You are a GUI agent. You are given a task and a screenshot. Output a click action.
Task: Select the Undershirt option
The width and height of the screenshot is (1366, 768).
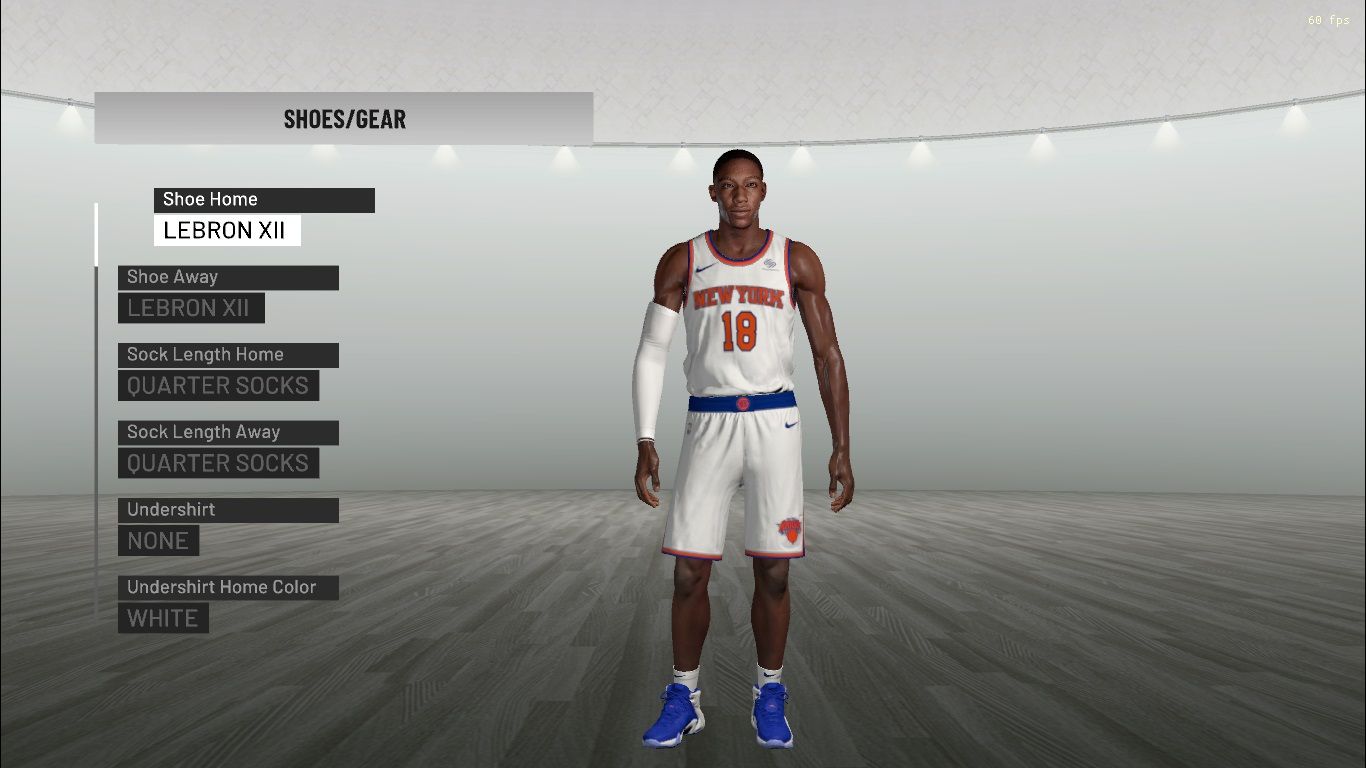pos(228,510)
